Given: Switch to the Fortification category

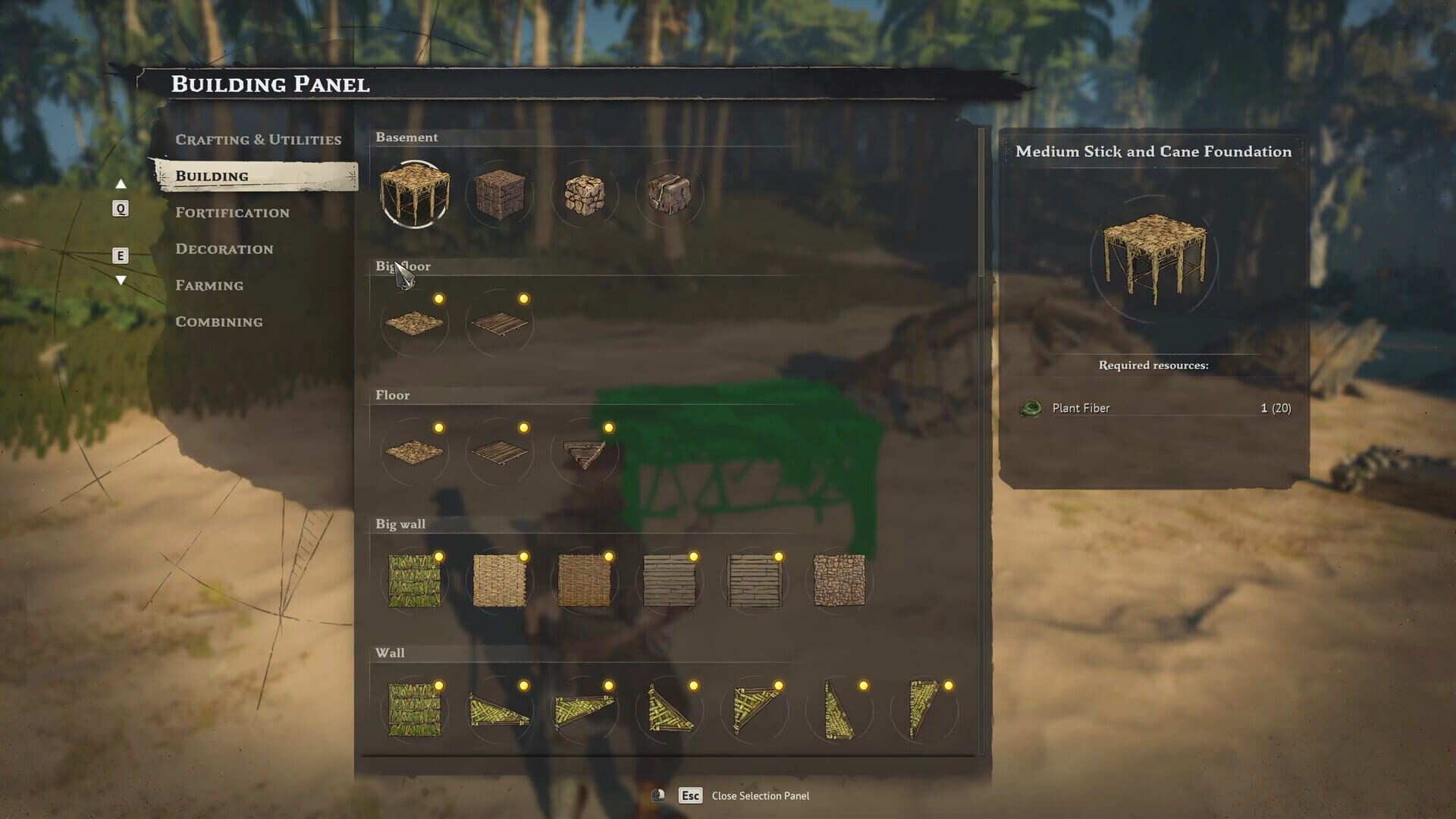Looking at the screenshot, I should point(232,212).
